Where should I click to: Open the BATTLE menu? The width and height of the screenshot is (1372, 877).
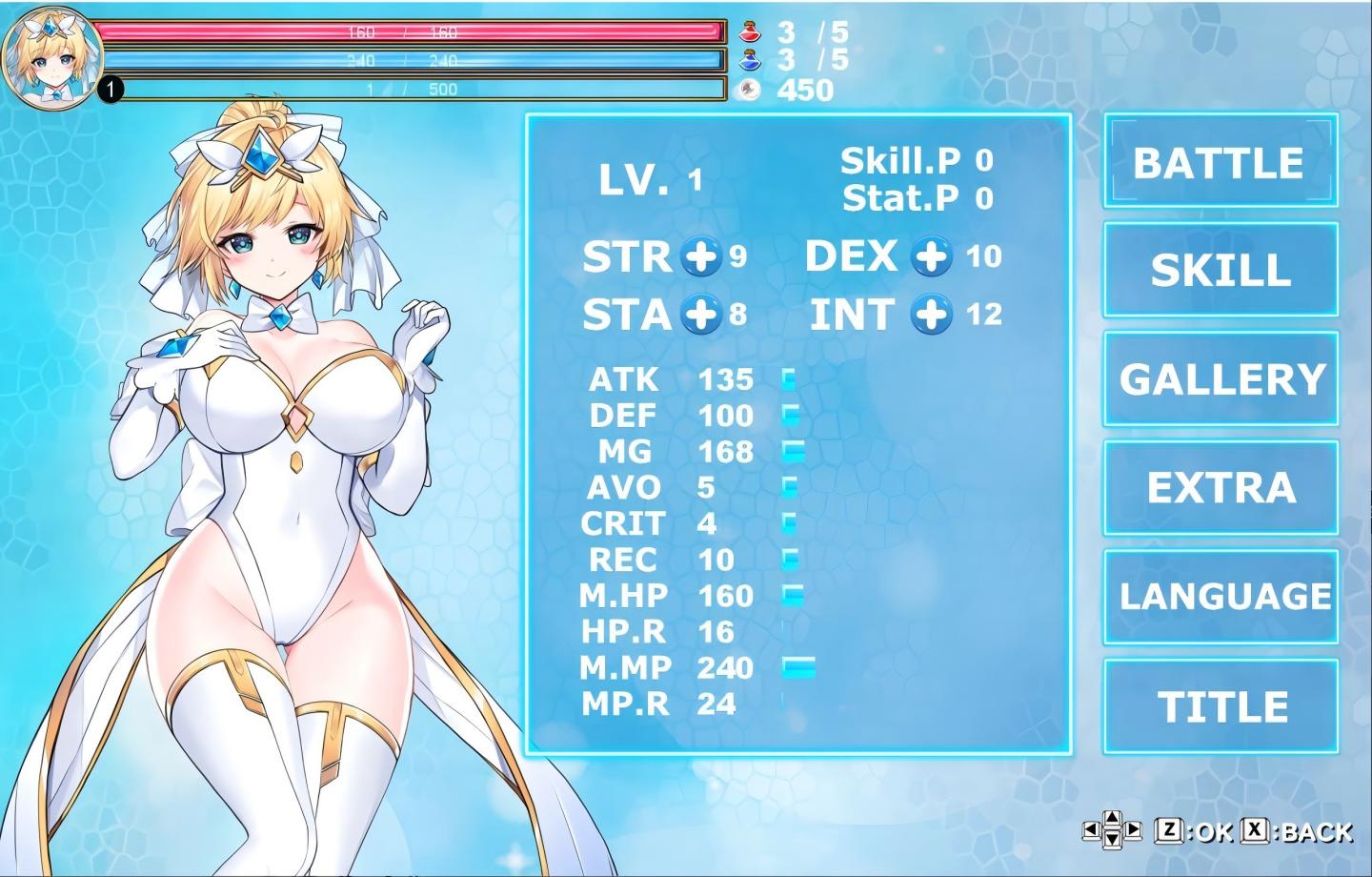(1220, 162)
